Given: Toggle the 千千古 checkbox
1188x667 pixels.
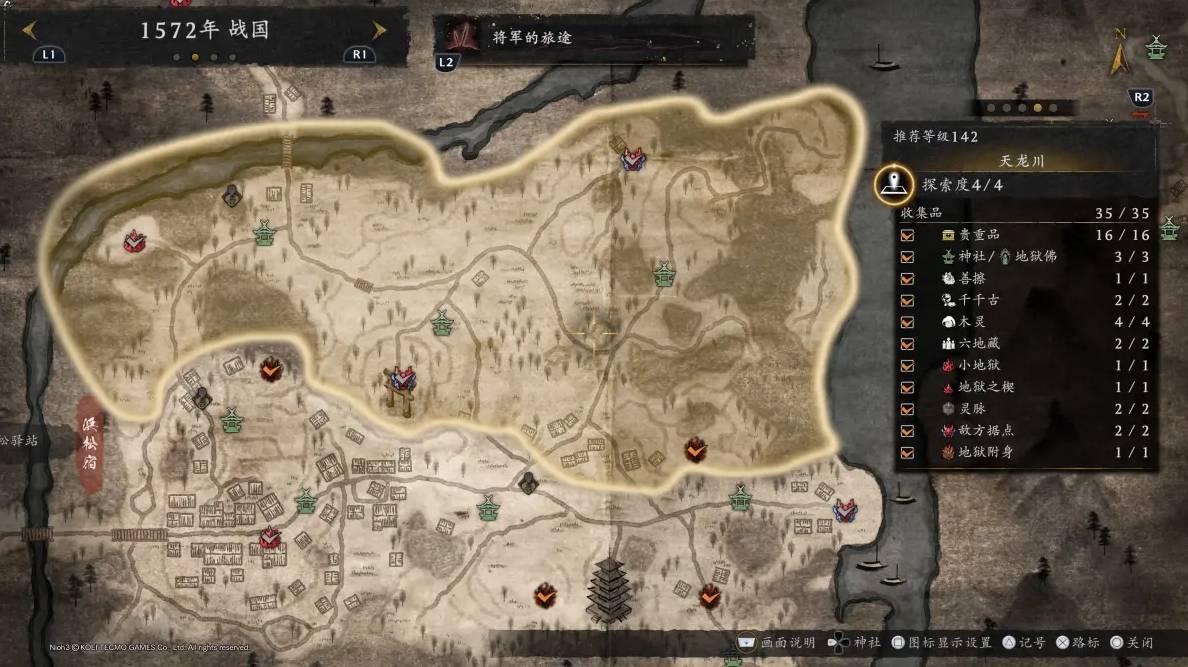Looking at the screenshot, I should tap(907, 300).
